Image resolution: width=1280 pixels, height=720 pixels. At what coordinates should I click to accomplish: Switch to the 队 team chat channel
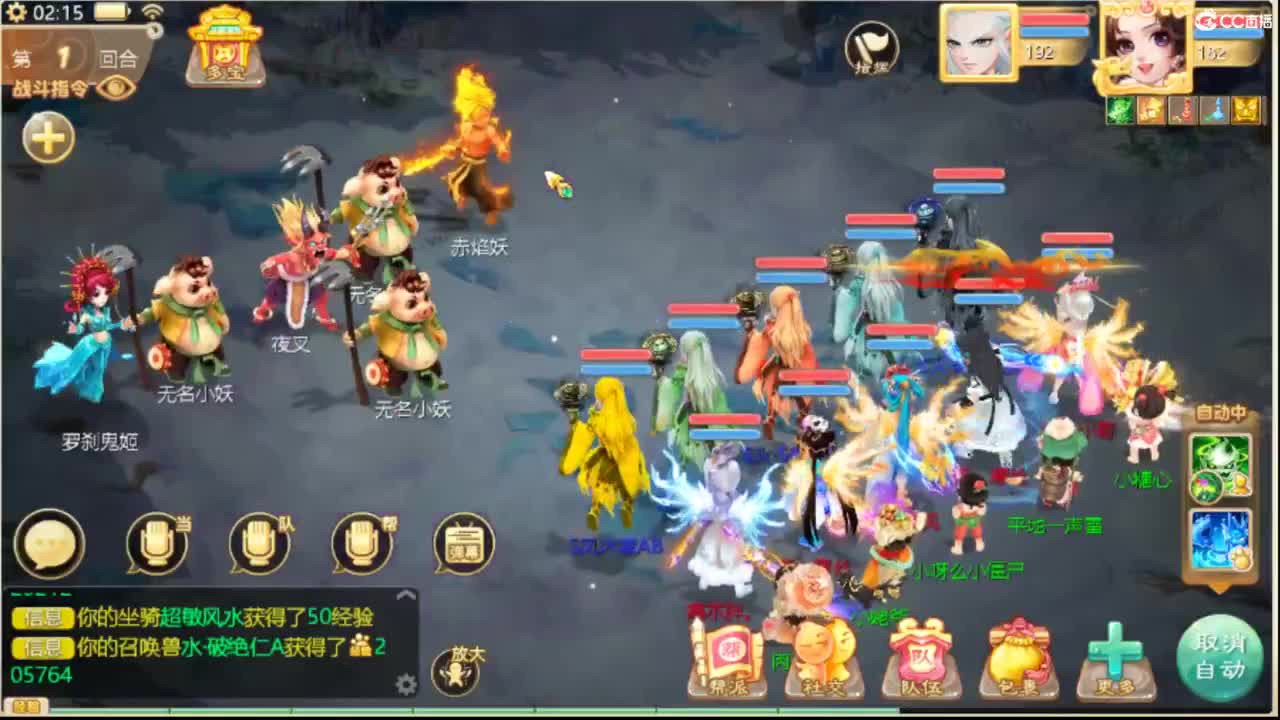(x=259, y=543)
